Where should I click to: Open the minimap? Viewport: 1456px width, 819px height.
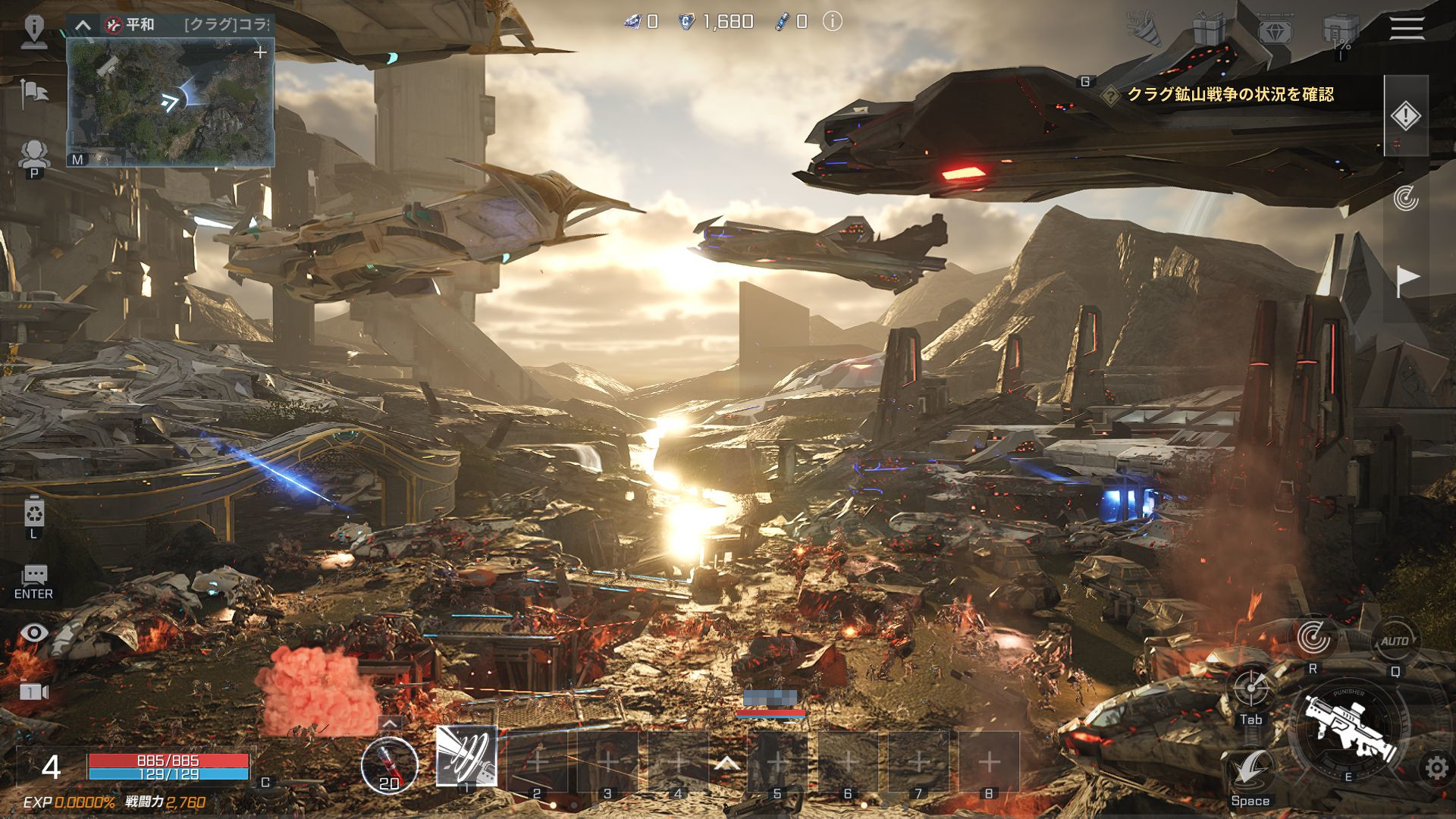[x=170, y=102]
